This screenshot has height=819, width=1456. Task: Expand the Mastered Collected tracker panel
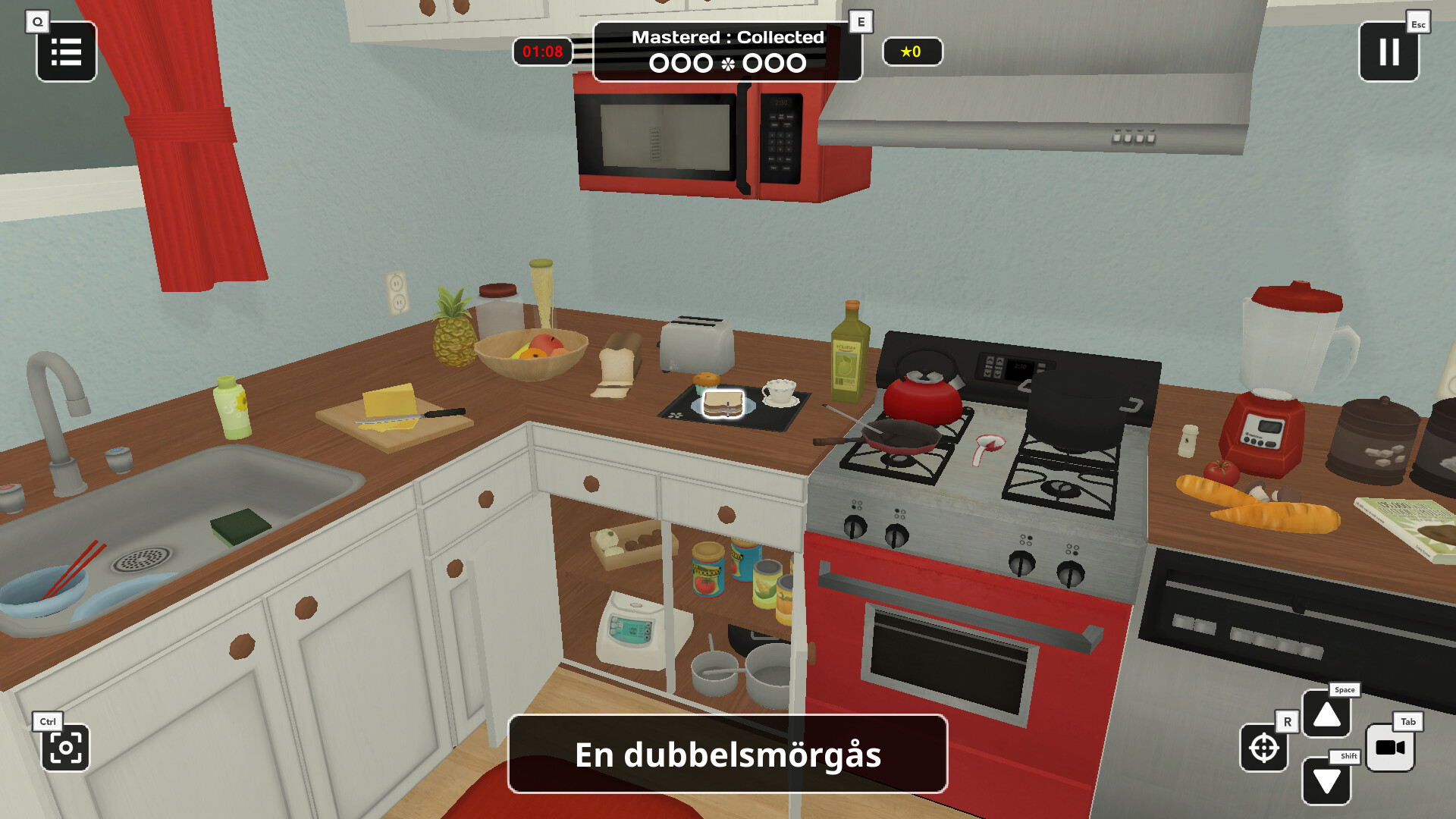pyautogui.click(x=727, y=49)
